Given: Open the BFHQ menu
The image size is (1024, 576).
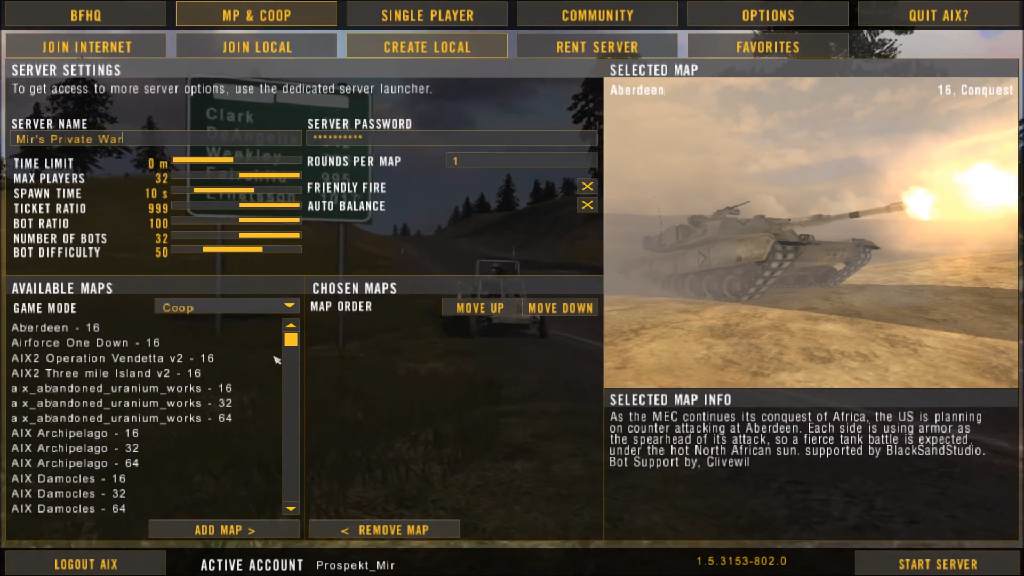Looking at the screenshot, I should click(x=86, y=15).
